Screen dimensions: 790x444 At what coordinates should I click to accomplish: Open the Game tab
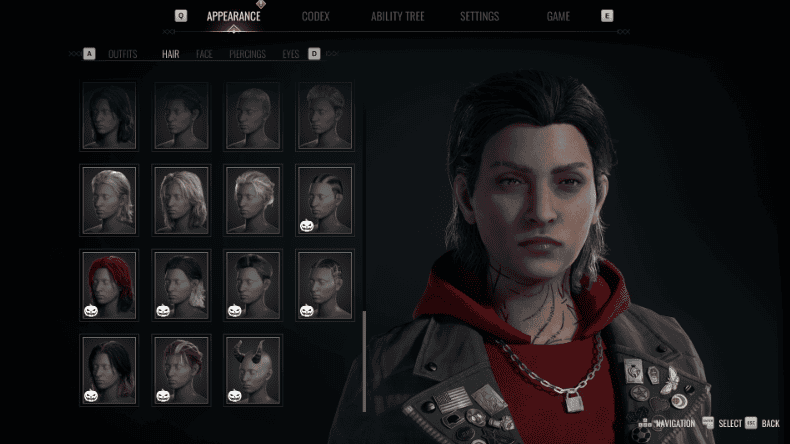coord(558,17)
